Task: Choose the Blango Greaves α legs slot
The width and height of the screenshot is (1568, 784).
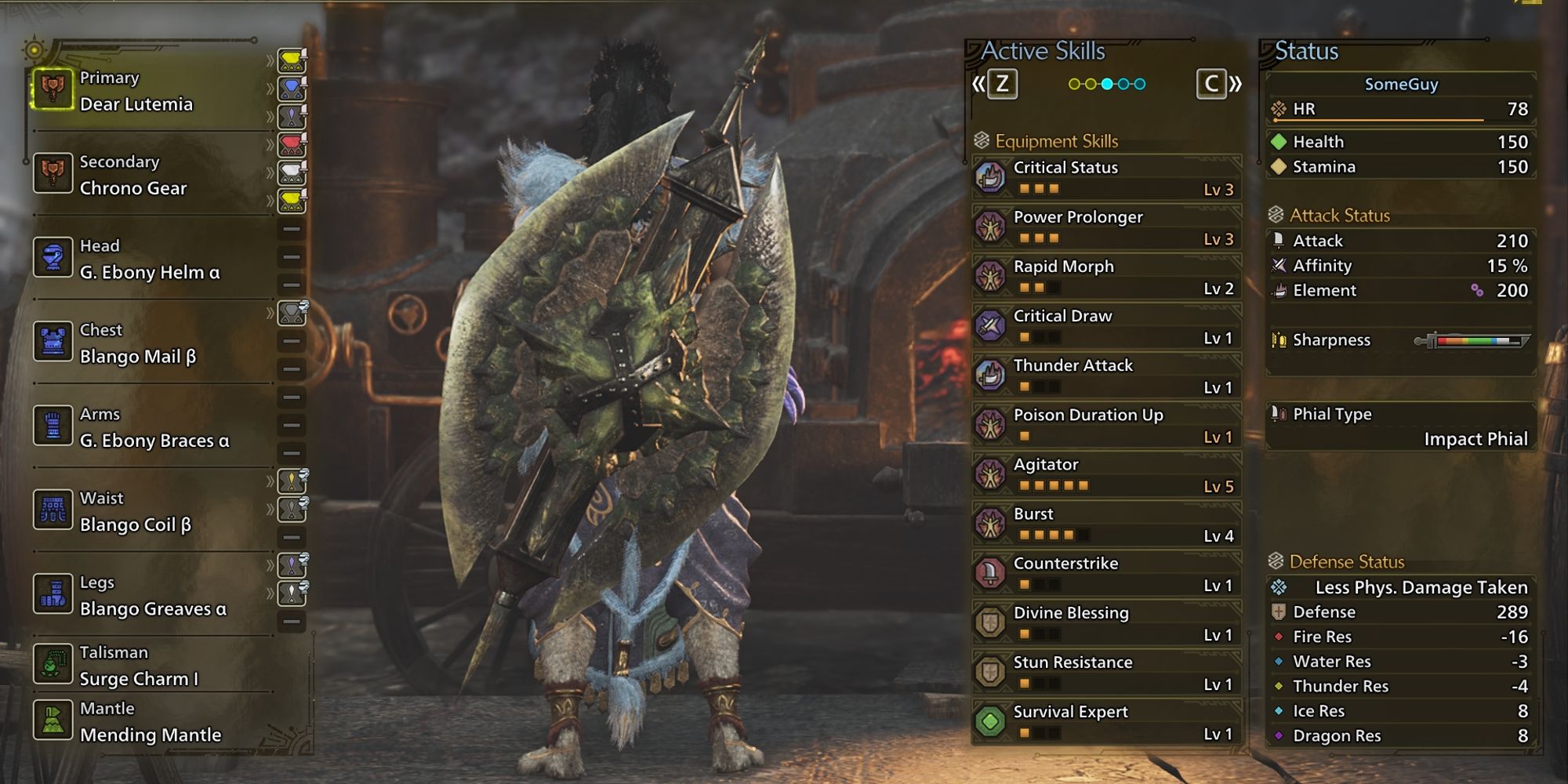Action: [149, 596]
